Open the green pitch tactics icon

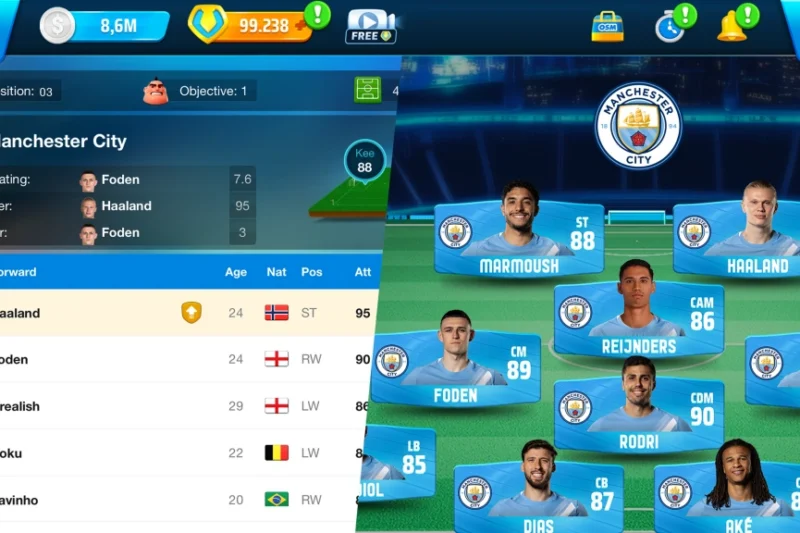point(368,90)
